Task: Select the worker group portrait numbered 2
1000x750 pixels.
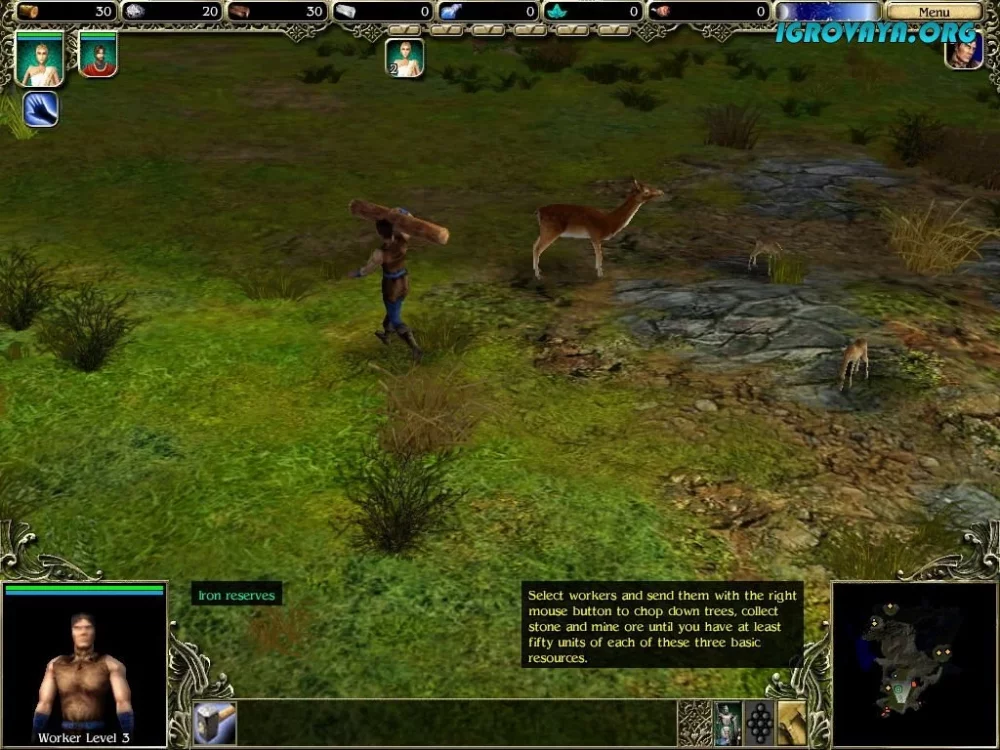Action: point(405,57)
